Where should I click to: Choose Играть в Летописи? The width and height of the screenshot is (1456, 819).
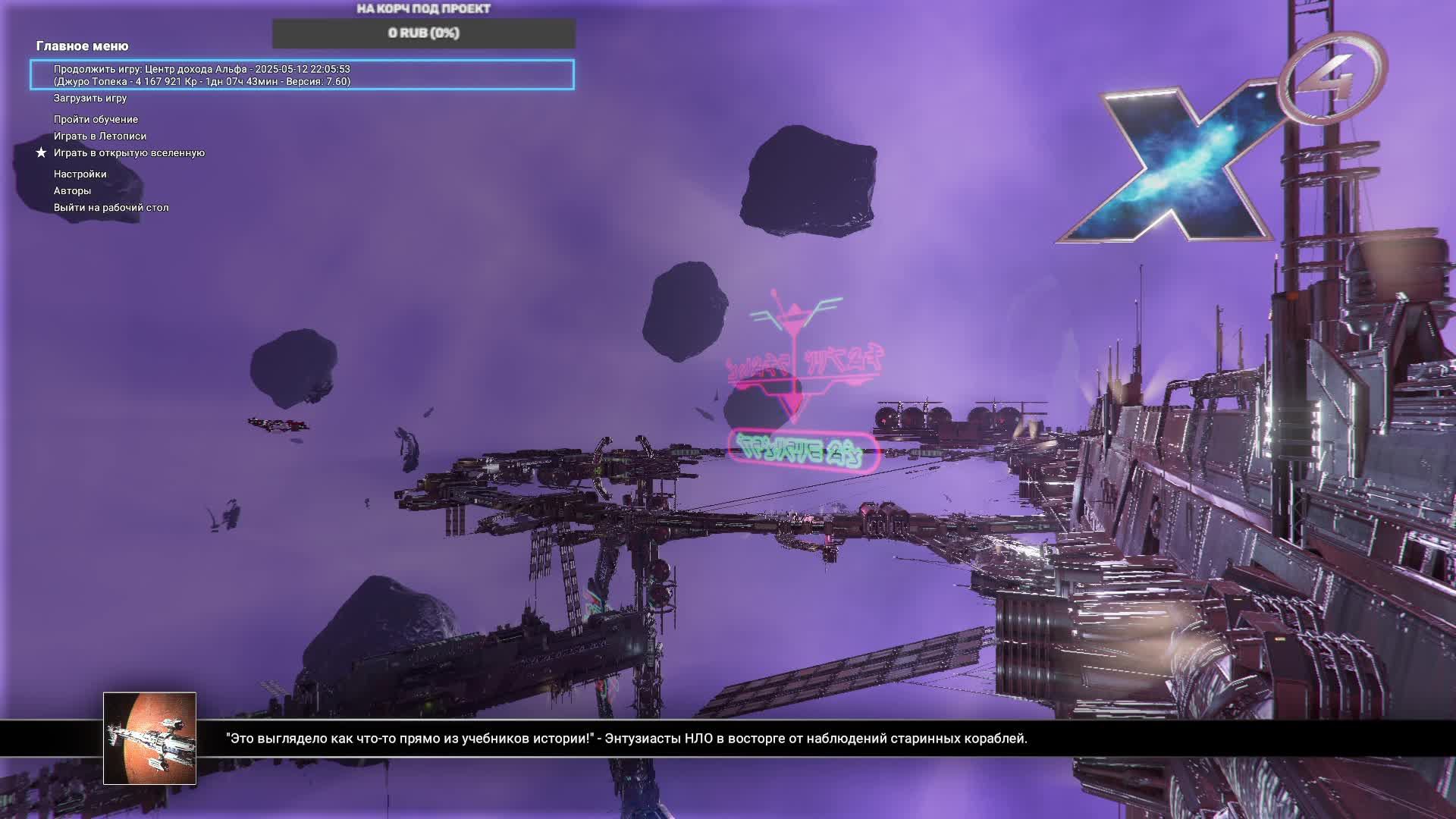click(100, 136)
